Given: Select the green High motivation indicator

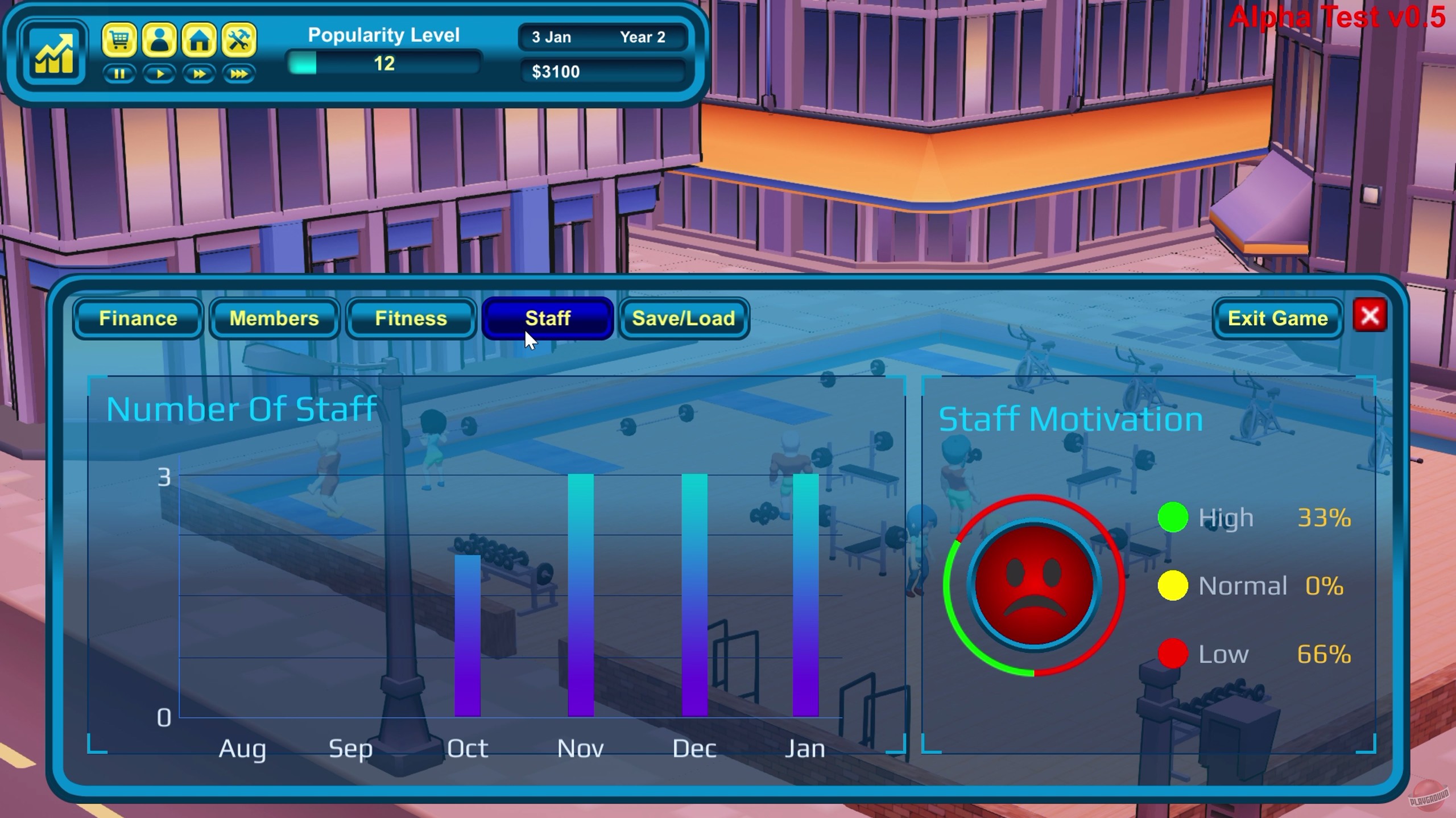Looking at the screenshot, I should (1174, 517).
